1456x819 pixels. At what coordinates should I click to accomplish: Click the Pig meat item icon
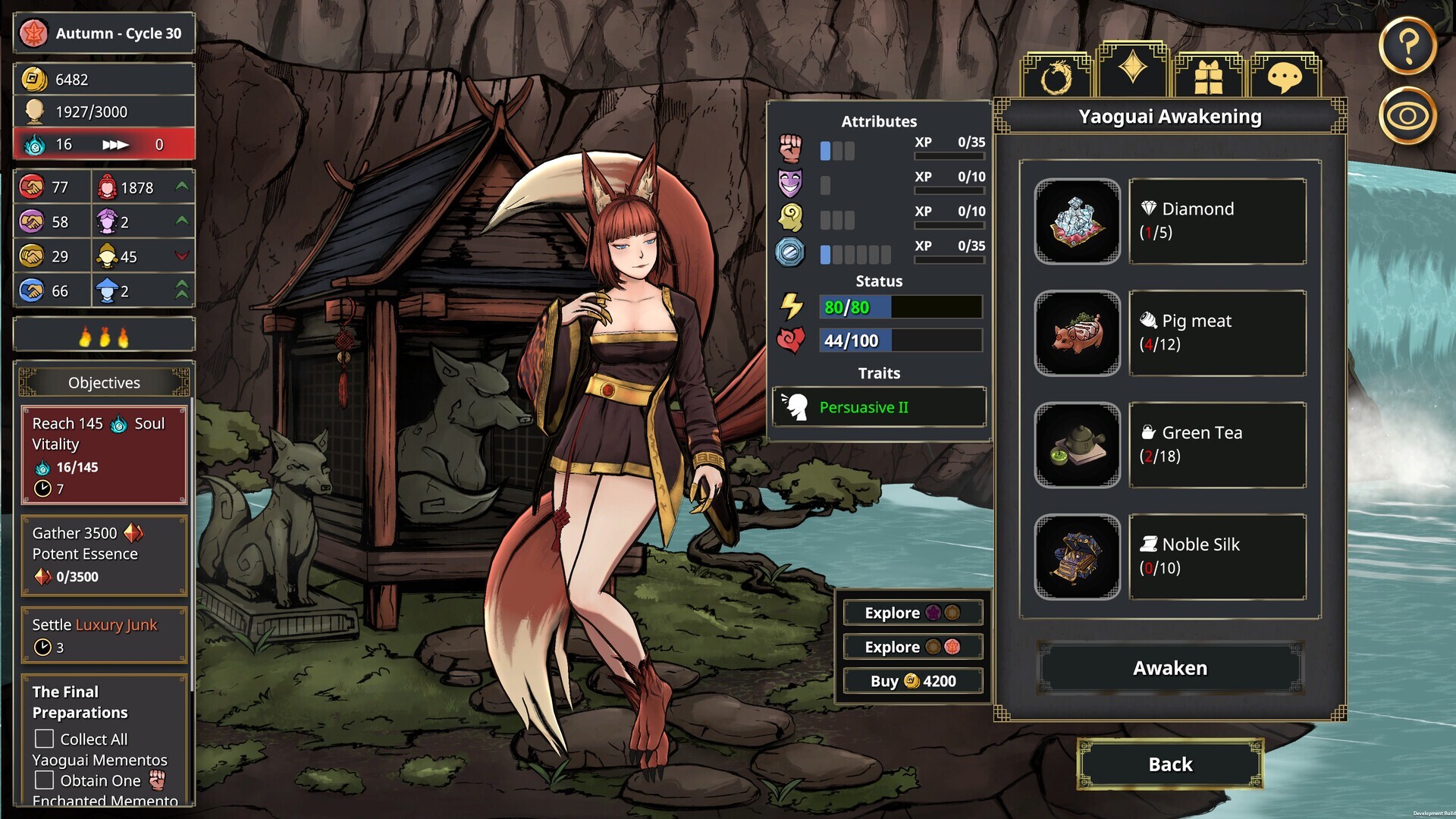1077,334
